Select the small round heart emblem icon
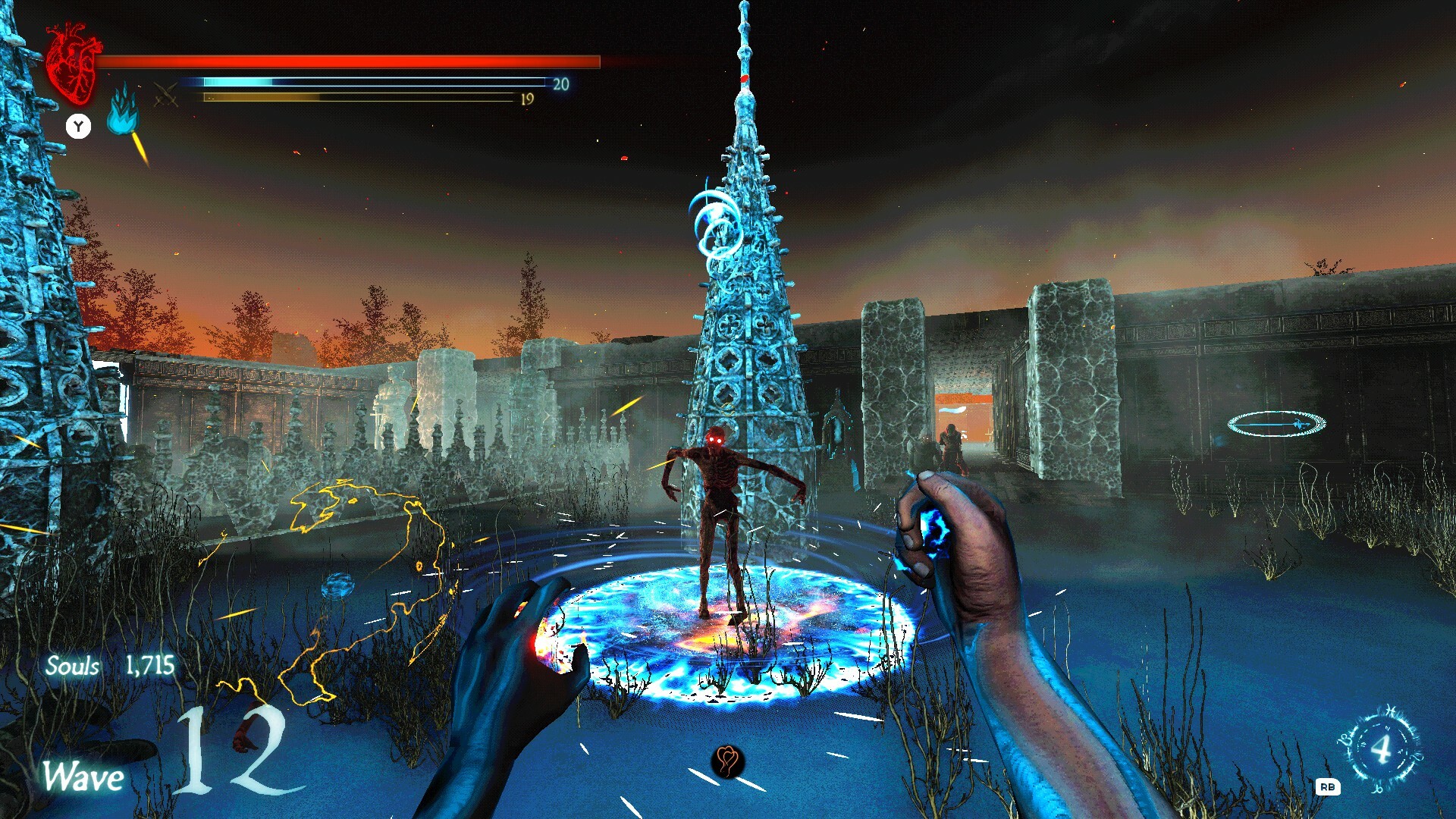 [x=727, y=760]
